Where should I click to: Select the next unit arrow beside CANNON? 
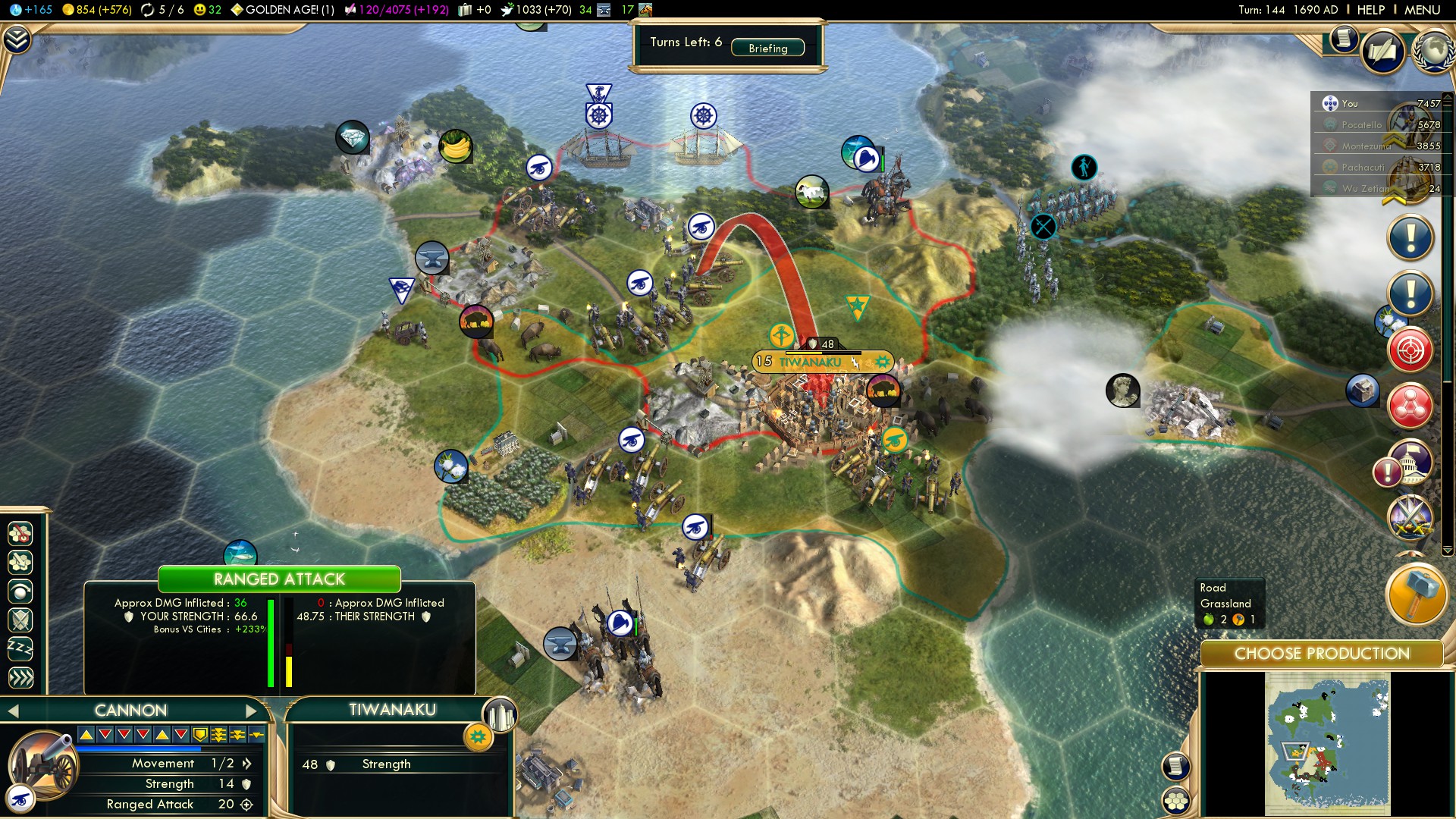[x=251, y=711]
